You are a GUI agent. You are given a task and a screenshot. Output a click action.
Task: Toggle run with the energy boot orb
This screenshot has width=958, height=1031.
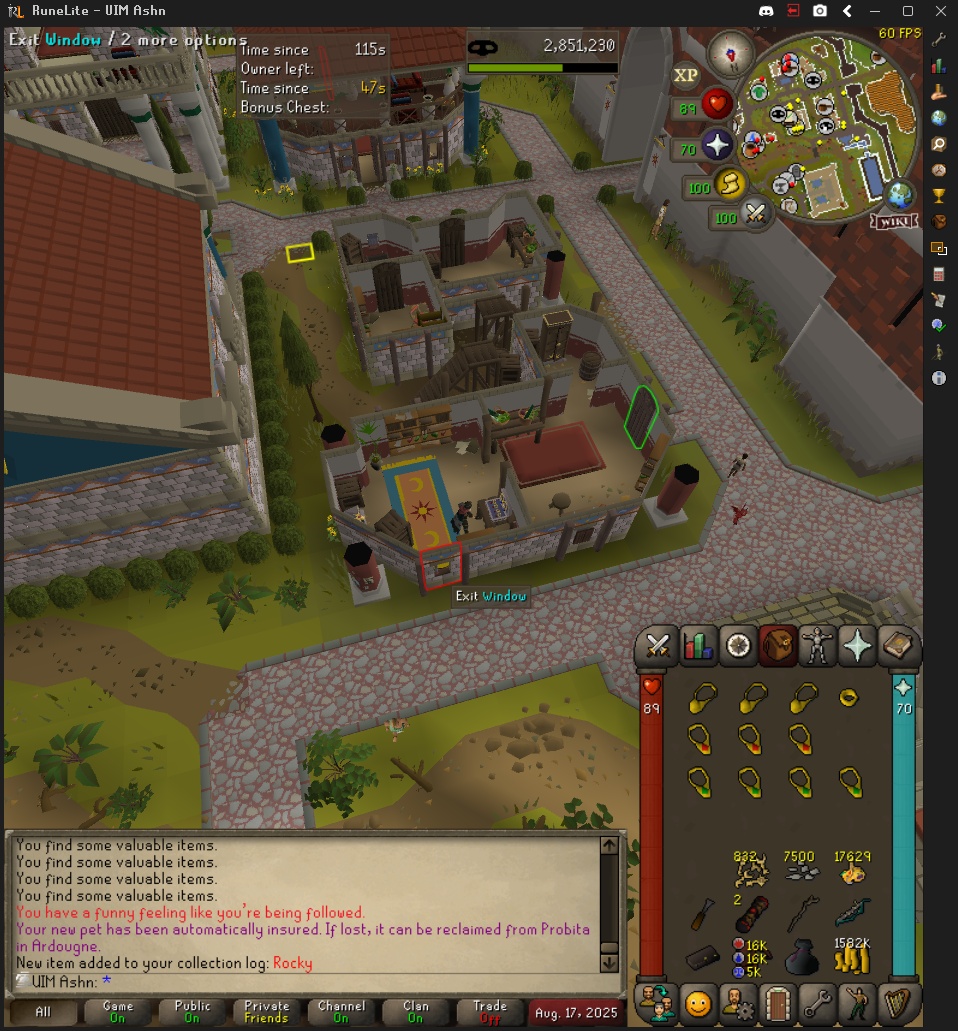coord(729,185)
